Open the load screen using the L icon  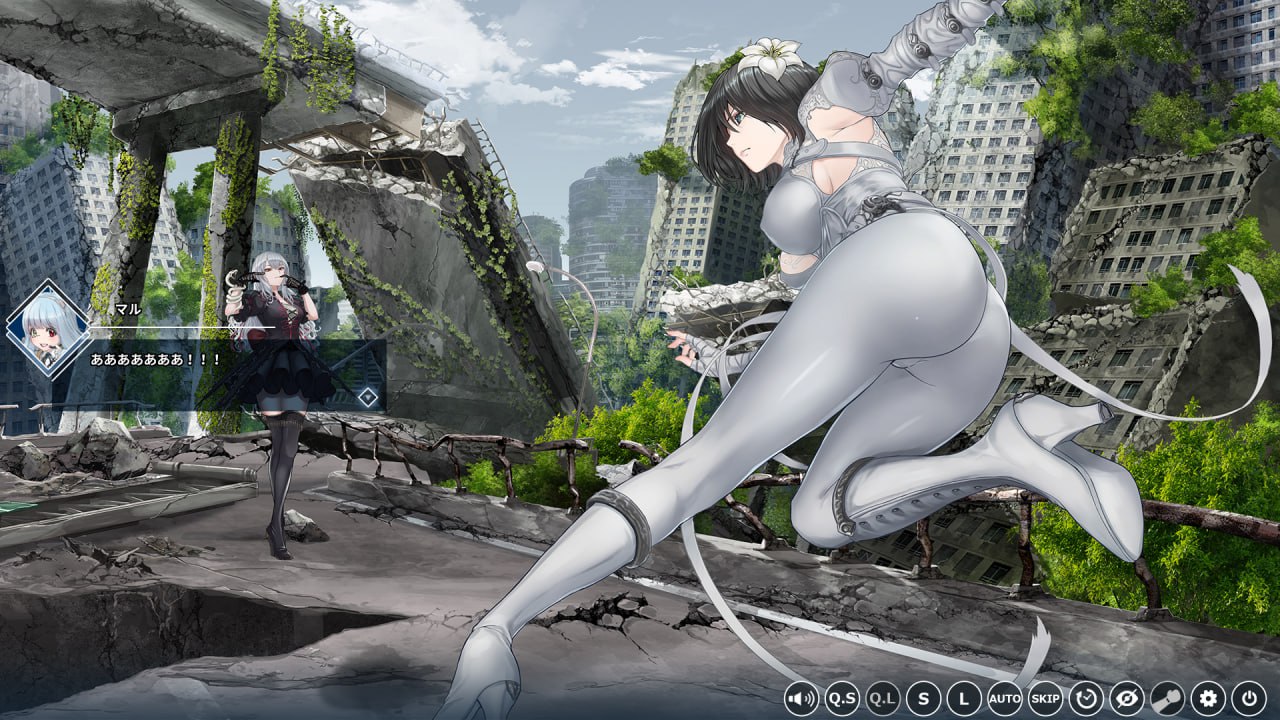tap(964, 700)
